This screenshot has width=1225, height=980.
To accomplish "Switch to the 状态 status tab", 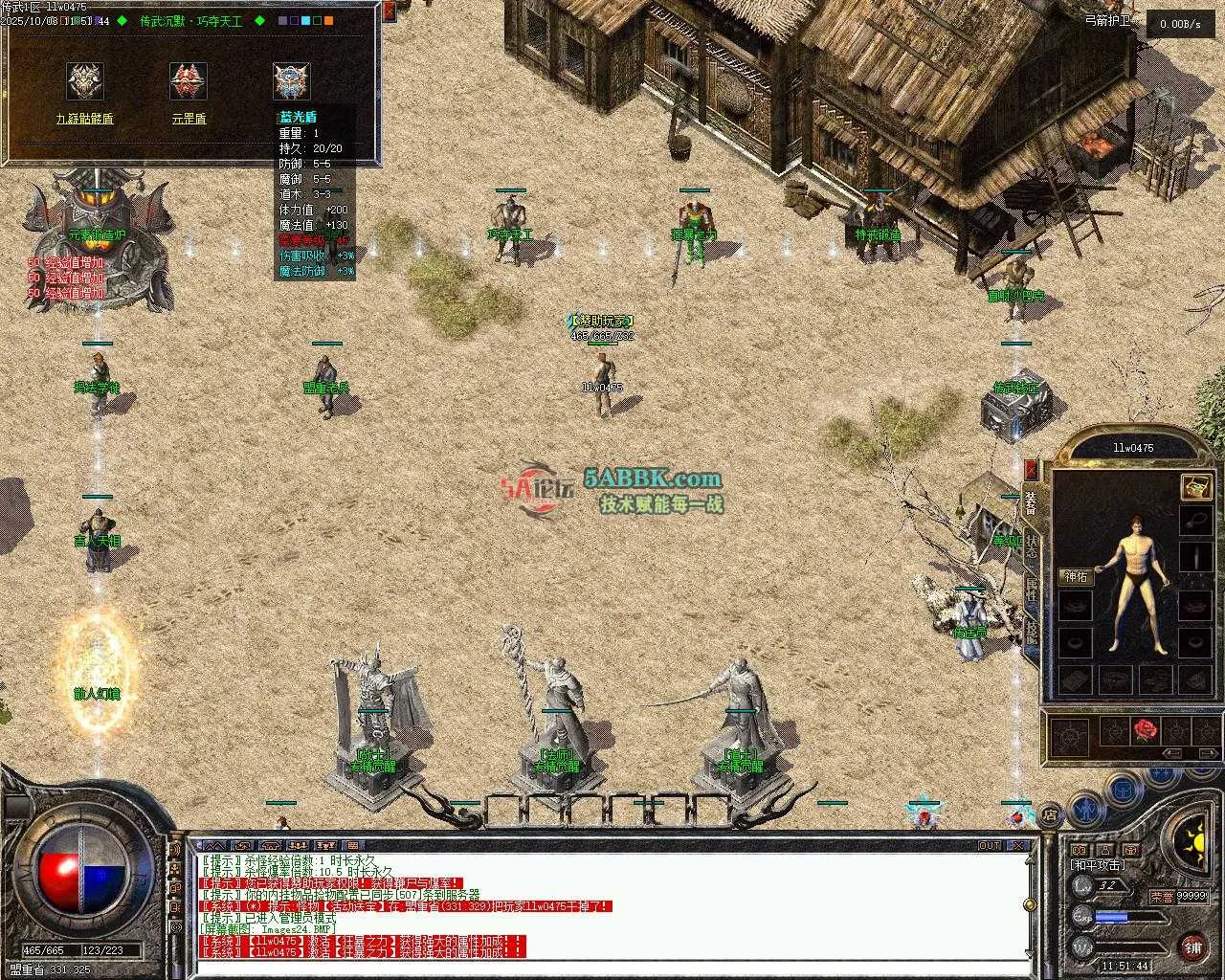I will [x=1031, y=545].
